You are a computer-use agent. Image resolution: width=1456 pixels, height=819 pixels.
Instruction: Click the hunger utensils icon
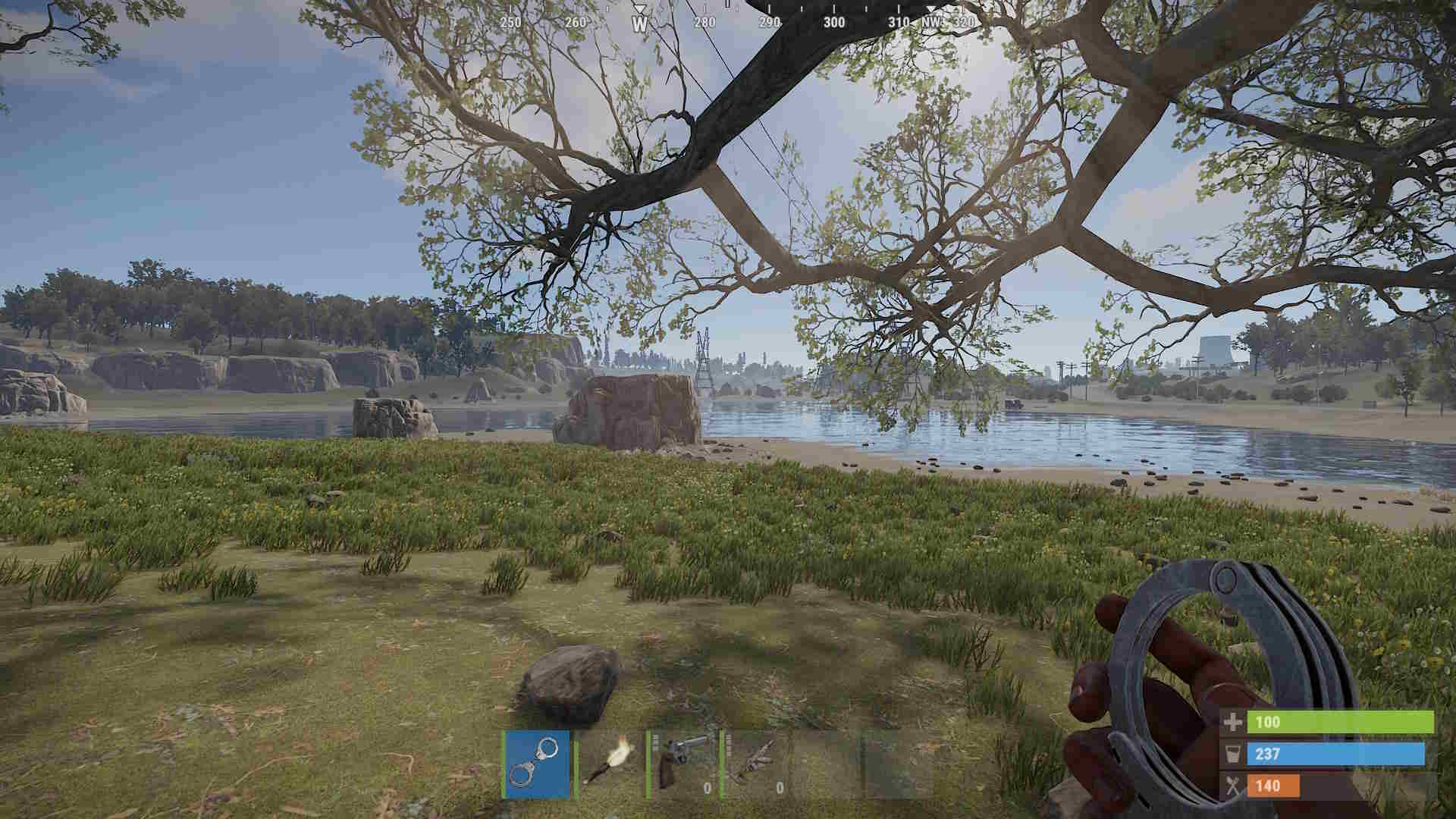(x=1234, y=786)
